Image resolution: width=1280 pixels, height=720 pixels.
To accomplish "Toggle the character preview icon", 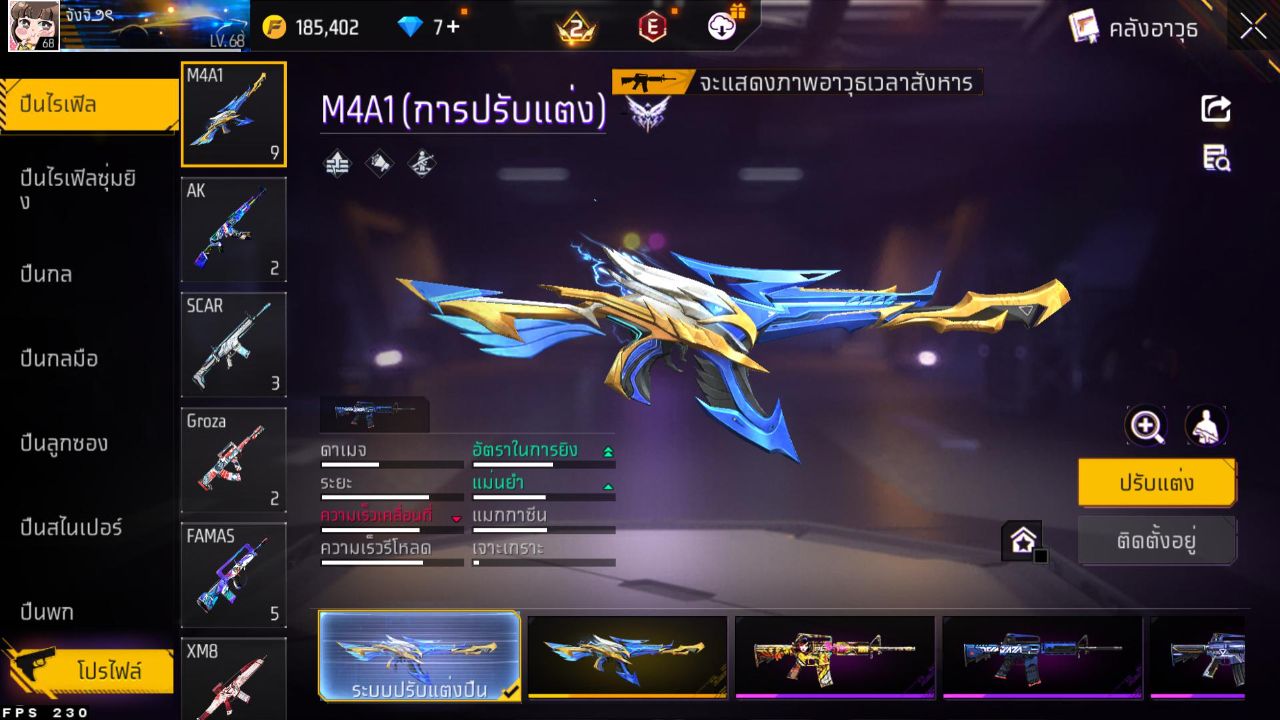I will (1207, 426).
